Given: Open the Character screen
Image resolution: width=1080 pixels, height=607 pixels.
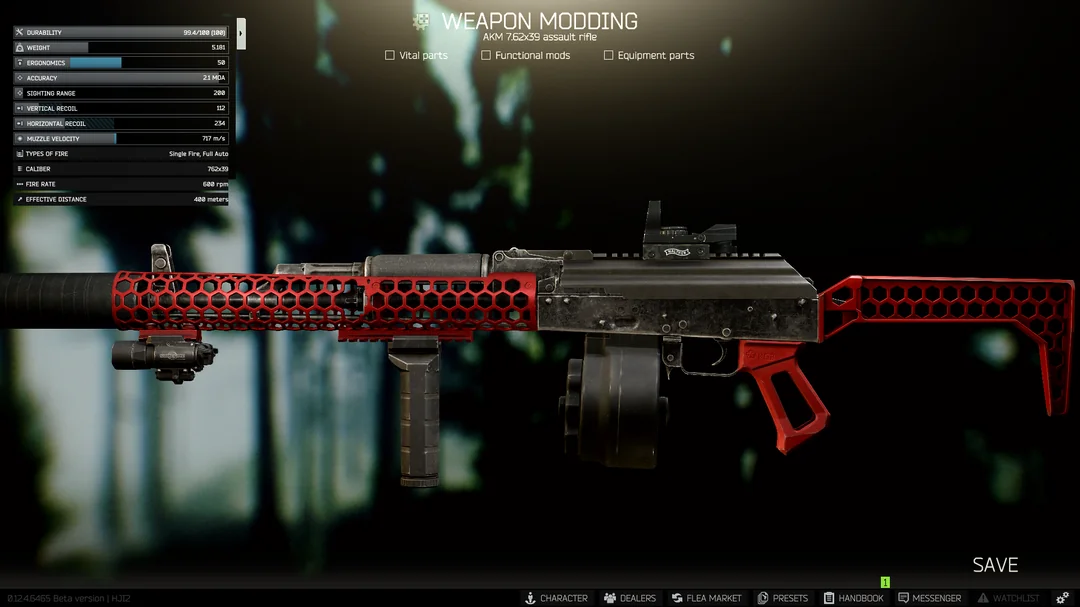Looking at the screenshot, I should pyautogui.click(x=556, y=598).
